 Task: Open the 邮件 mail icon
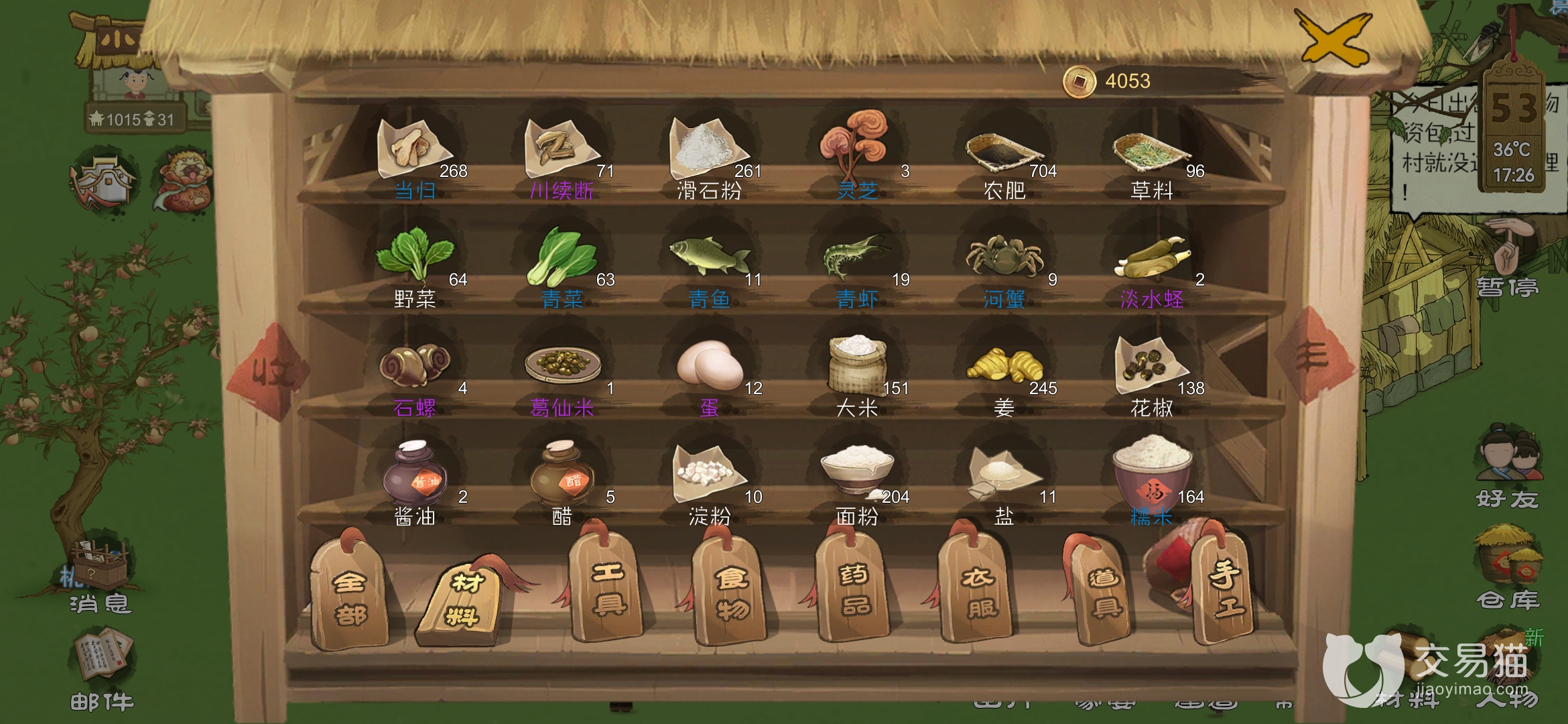coord(102,669)
